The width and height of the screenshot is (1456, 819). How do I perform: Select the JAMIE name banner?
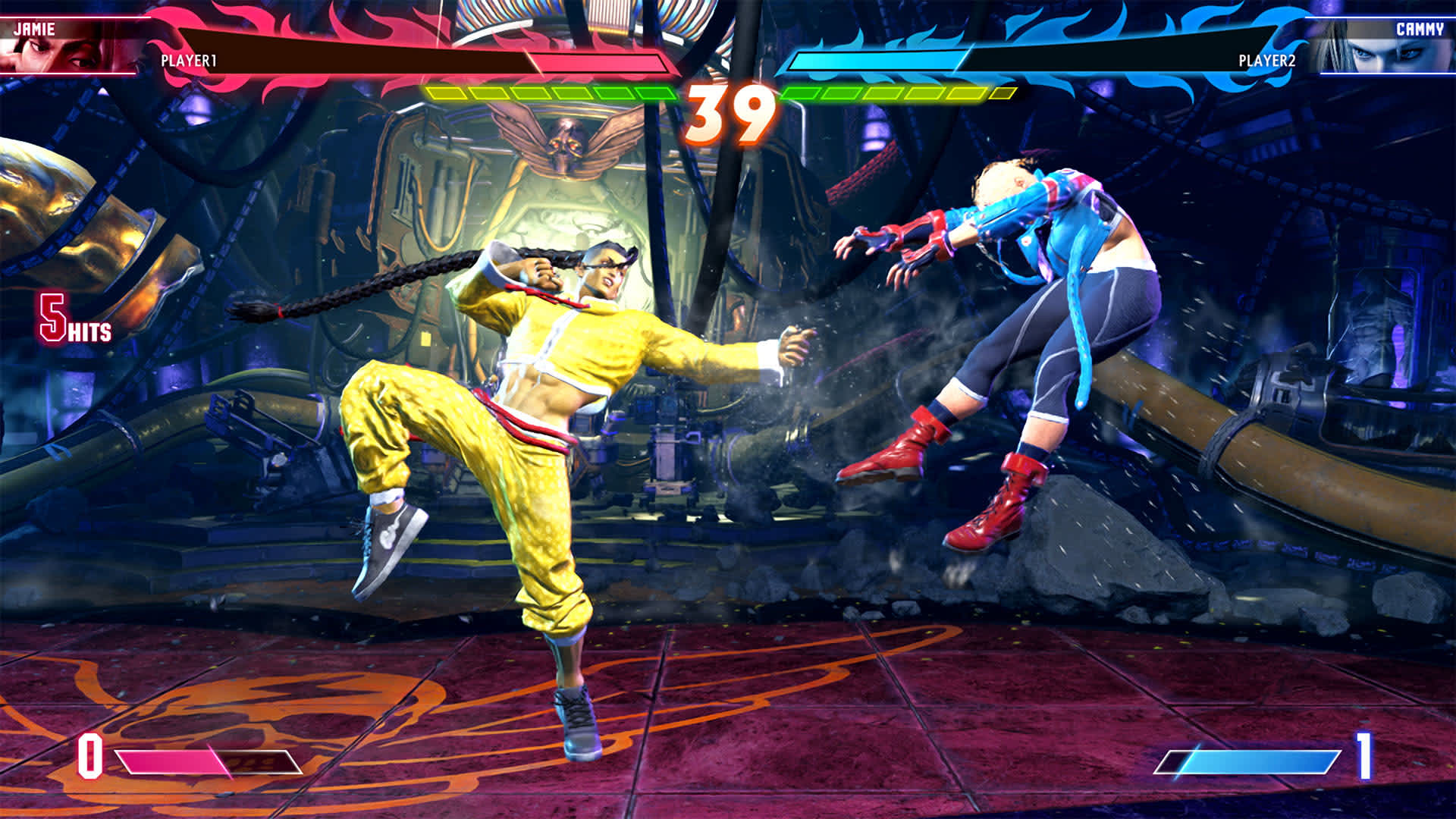[35, 30]
